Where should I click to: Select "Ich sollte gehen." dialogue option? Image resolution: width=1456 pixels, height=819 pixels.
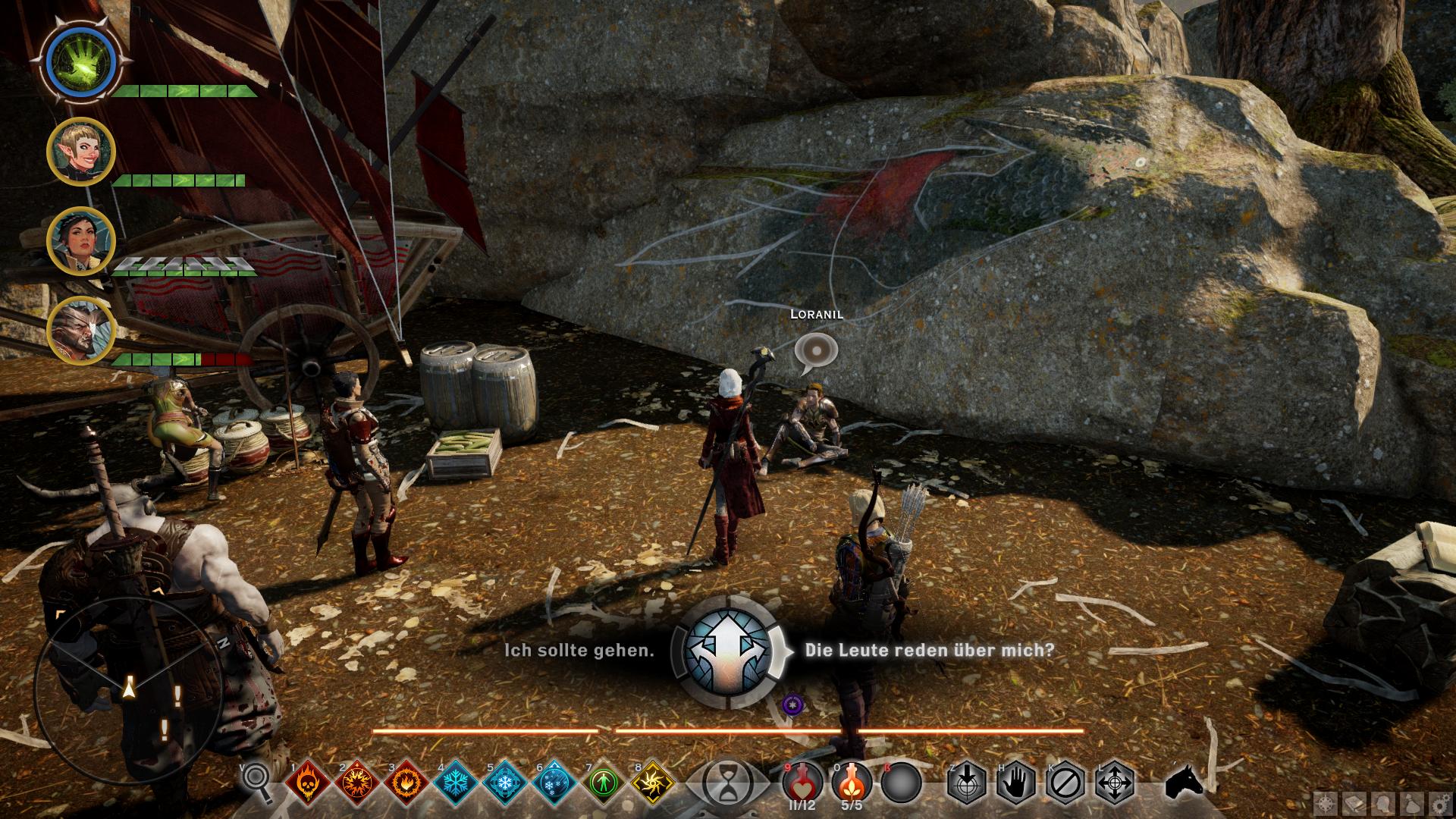579,651
